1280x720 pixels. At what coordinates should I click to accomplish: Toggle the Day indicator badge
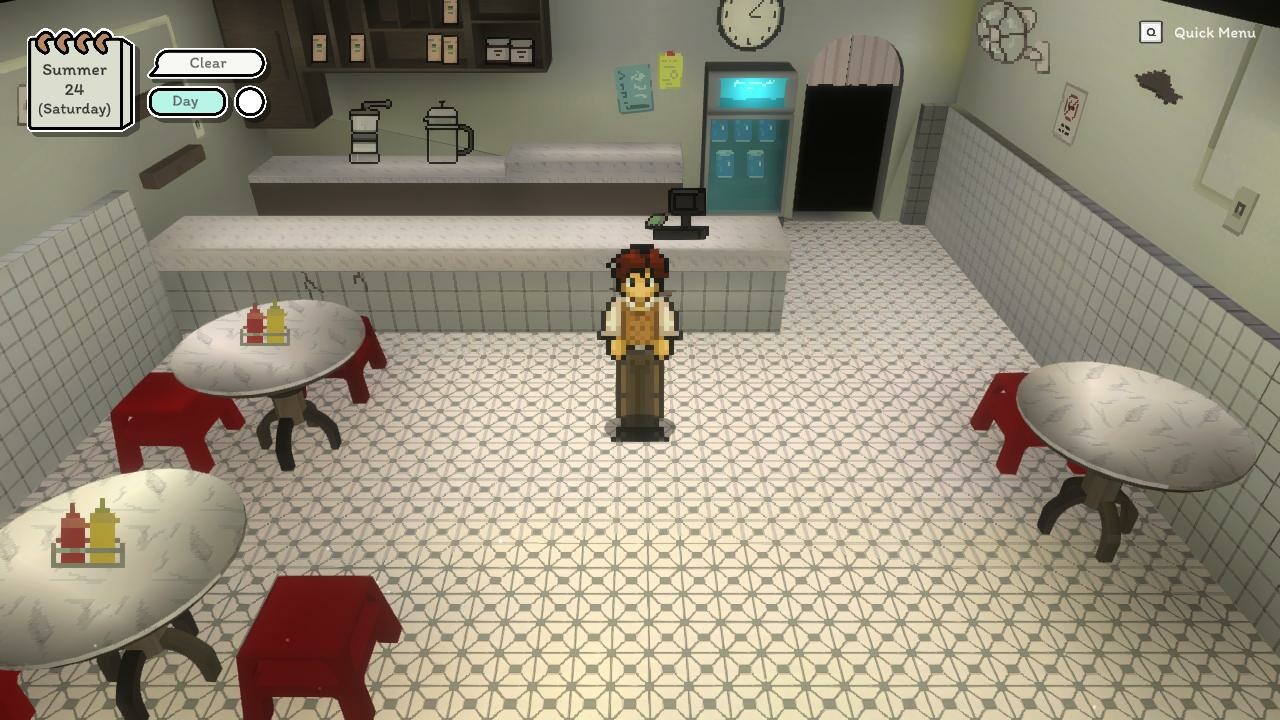point(186,101)
